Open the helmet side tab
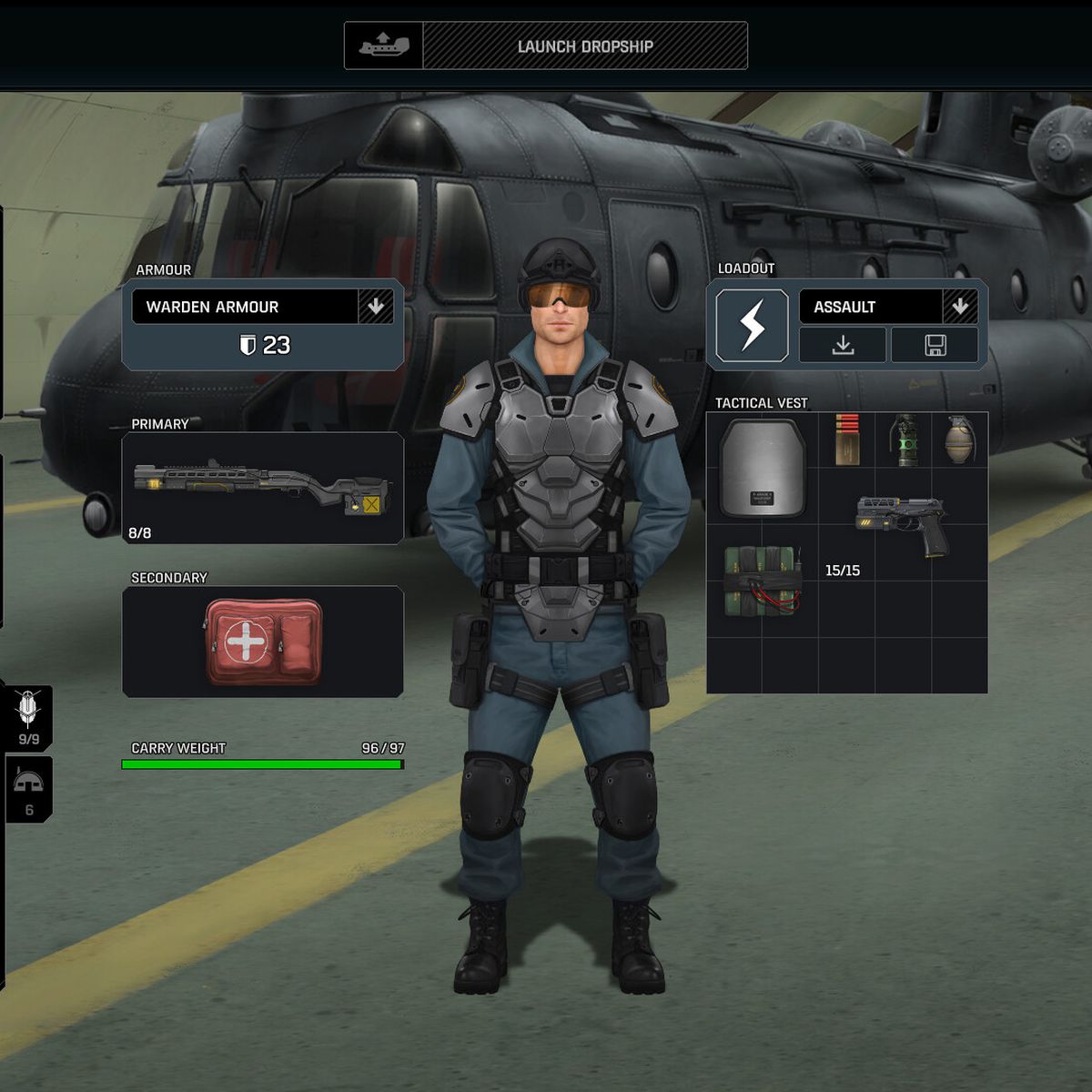Image resolution: width=1092 pixels, height=1092 pixels. point(28,789)
